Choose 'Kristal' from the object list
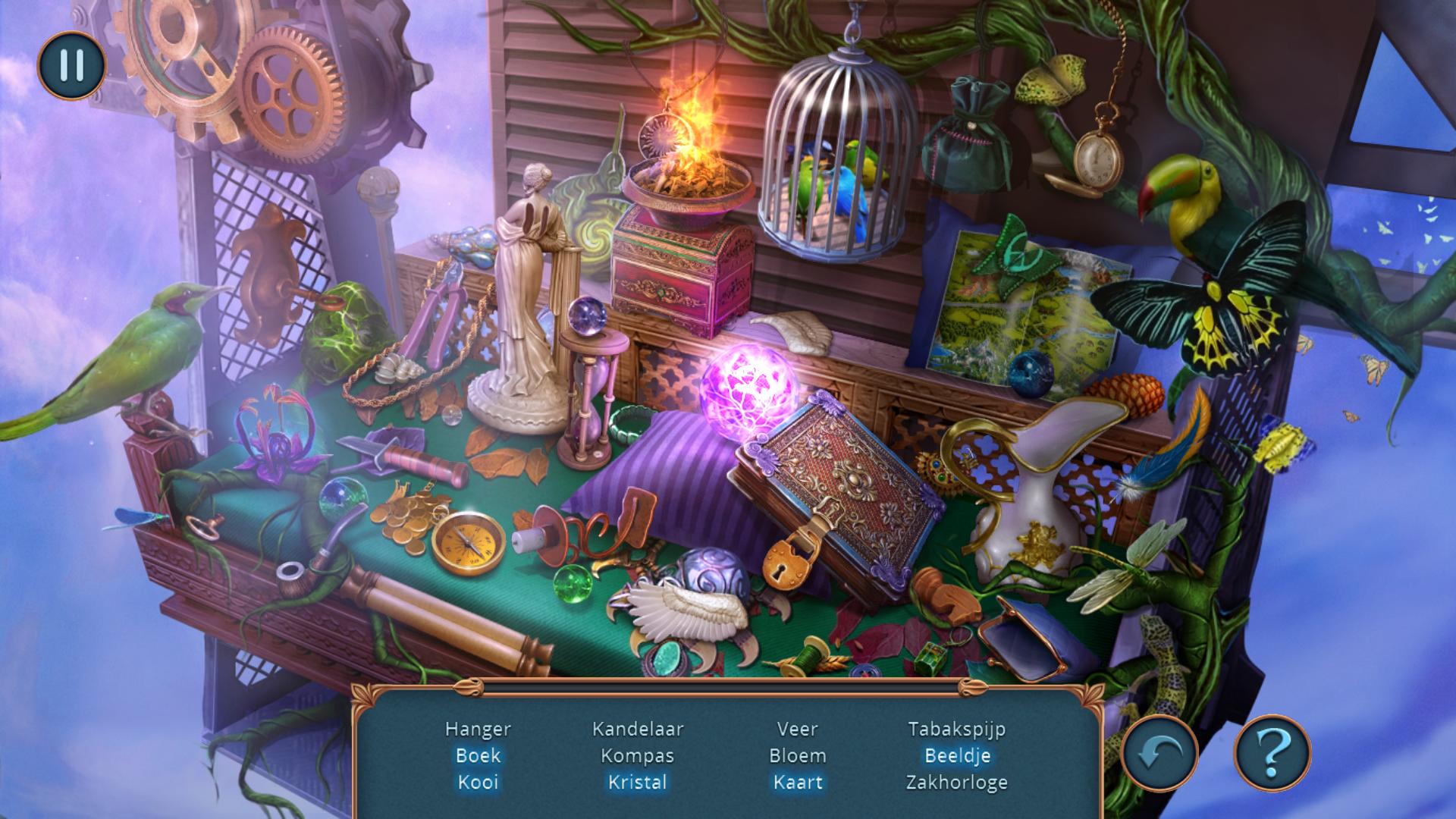Image resolution: width=1456 pixels, height=819 pixels. click(638, 782)
